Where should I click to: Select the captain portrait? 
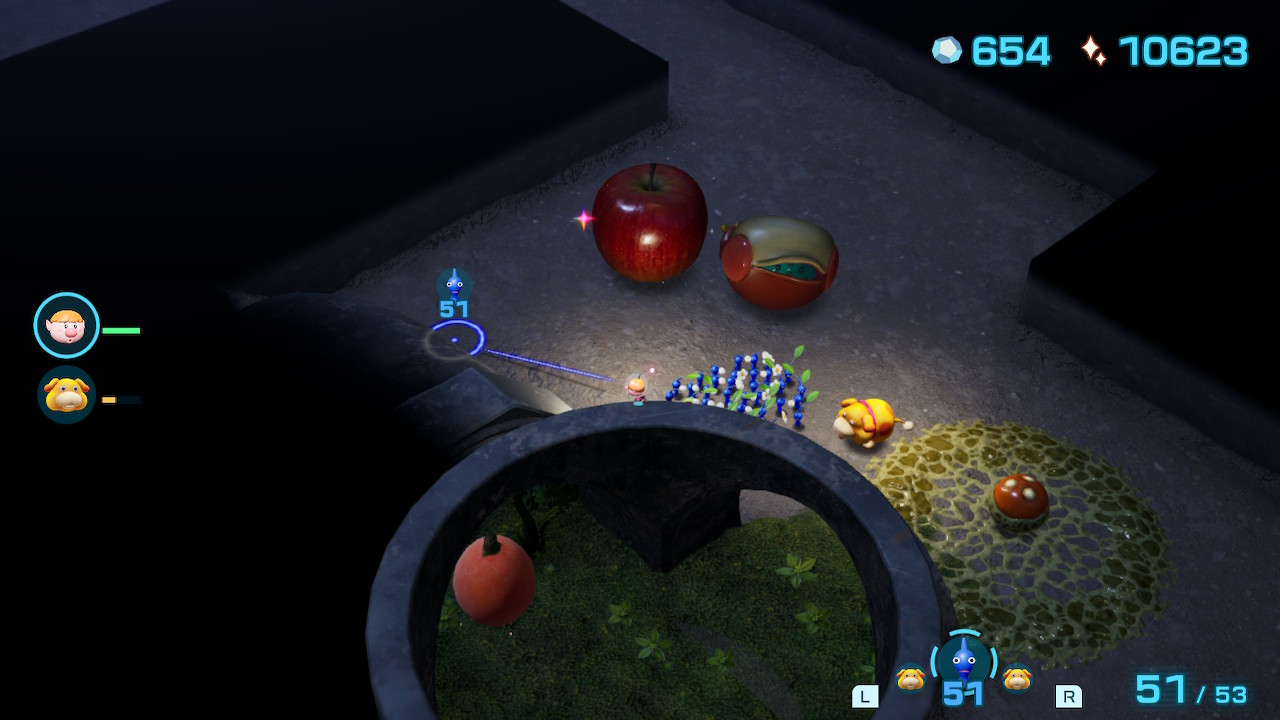click(66, 325)
